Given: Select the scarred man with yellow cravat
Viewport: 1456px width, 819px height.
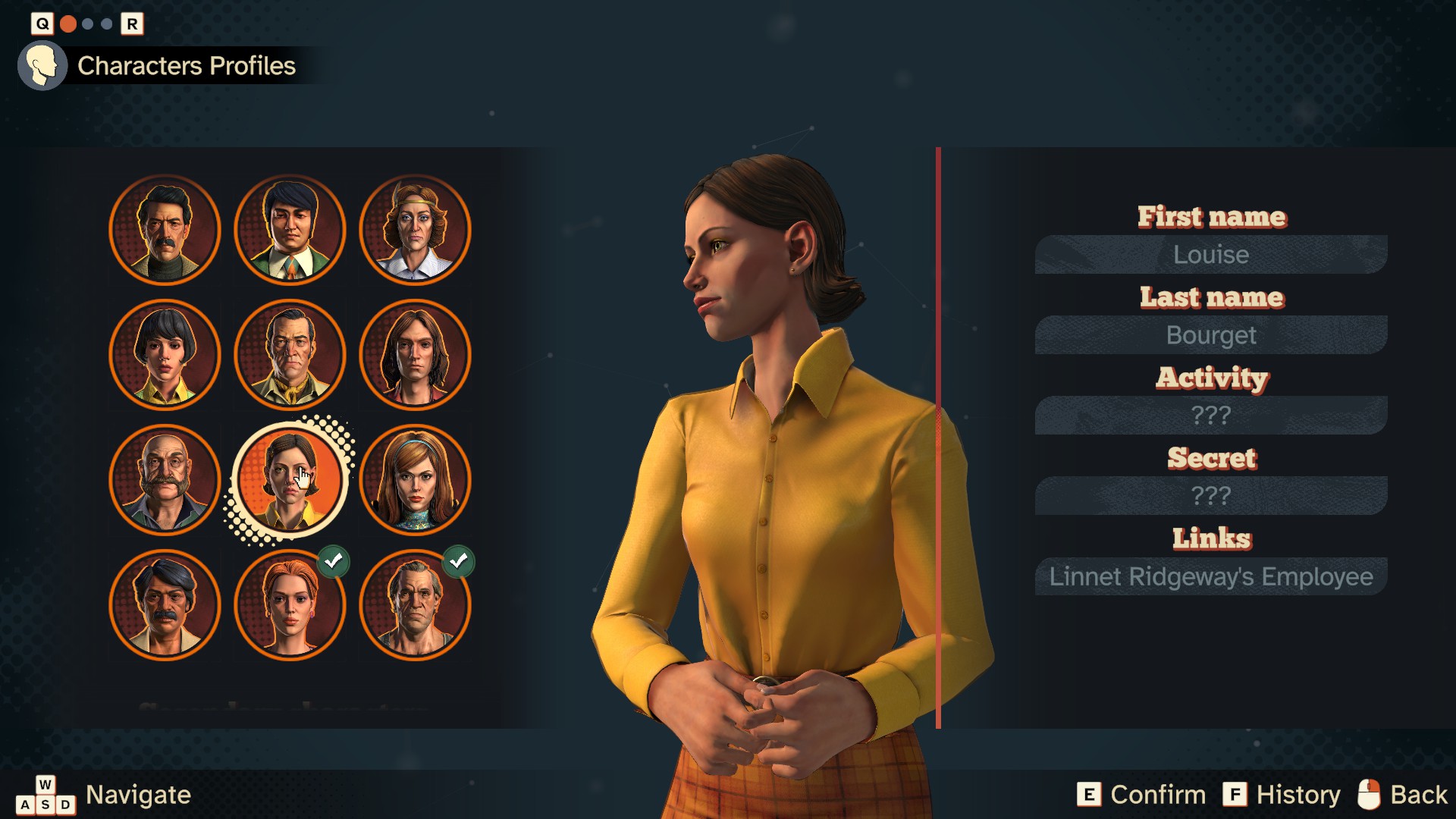Looking at the screenshot, I should pyautogui.click(x=290, y=355).
